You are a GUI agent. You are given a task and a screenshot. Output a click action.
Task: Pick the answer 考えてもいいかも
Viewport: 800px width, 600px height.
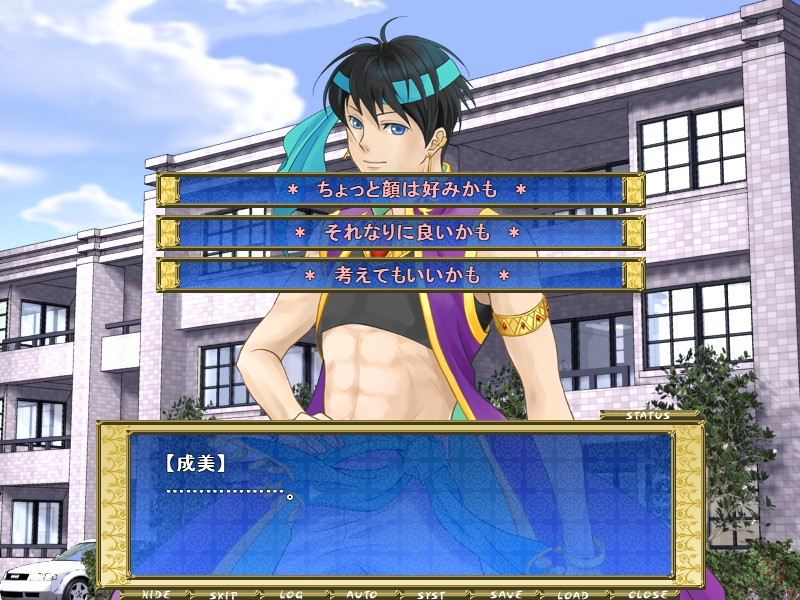[400, 275]
